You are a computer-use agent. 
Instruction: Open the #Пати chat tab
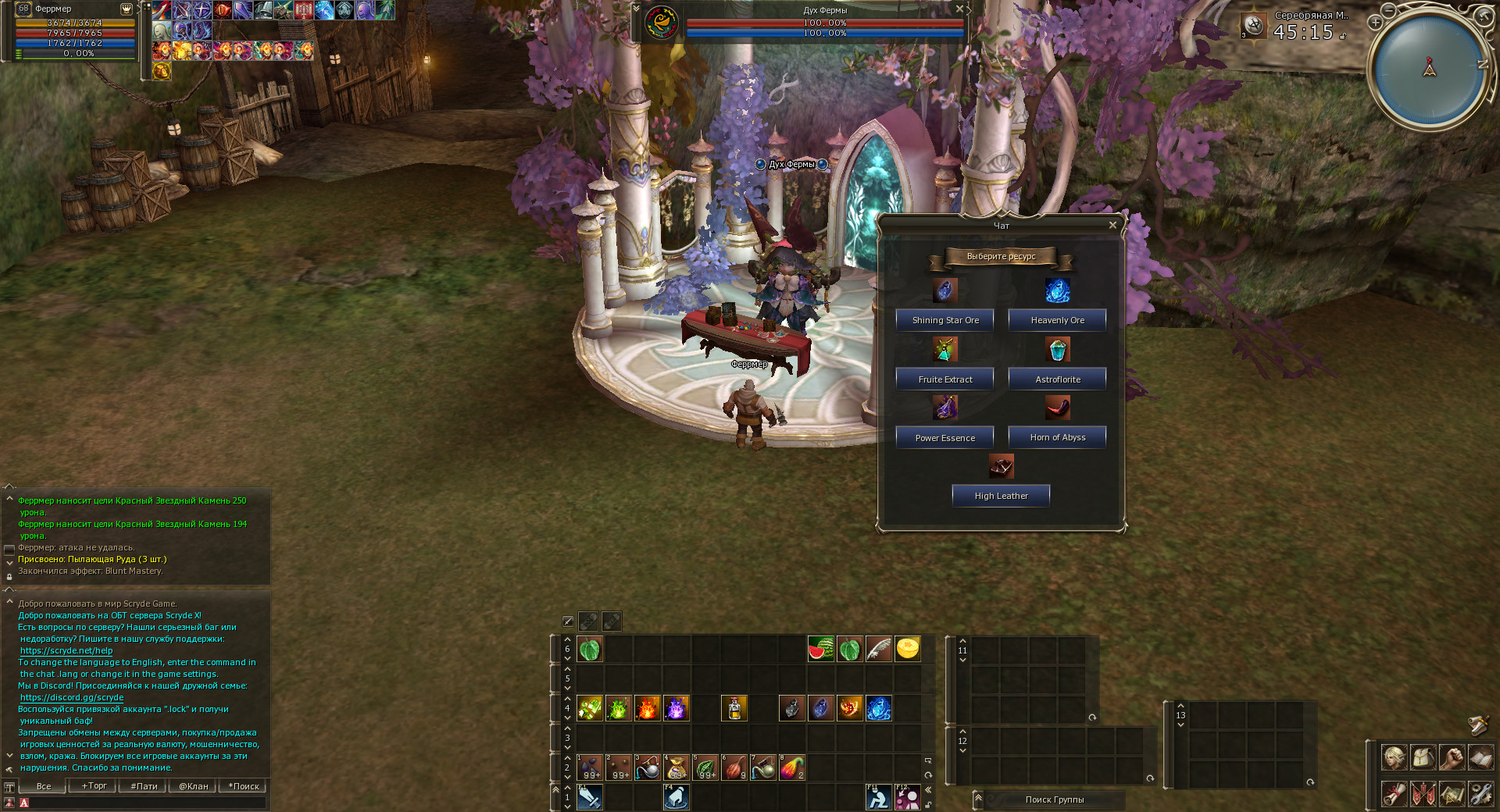(x=144, y=786)
